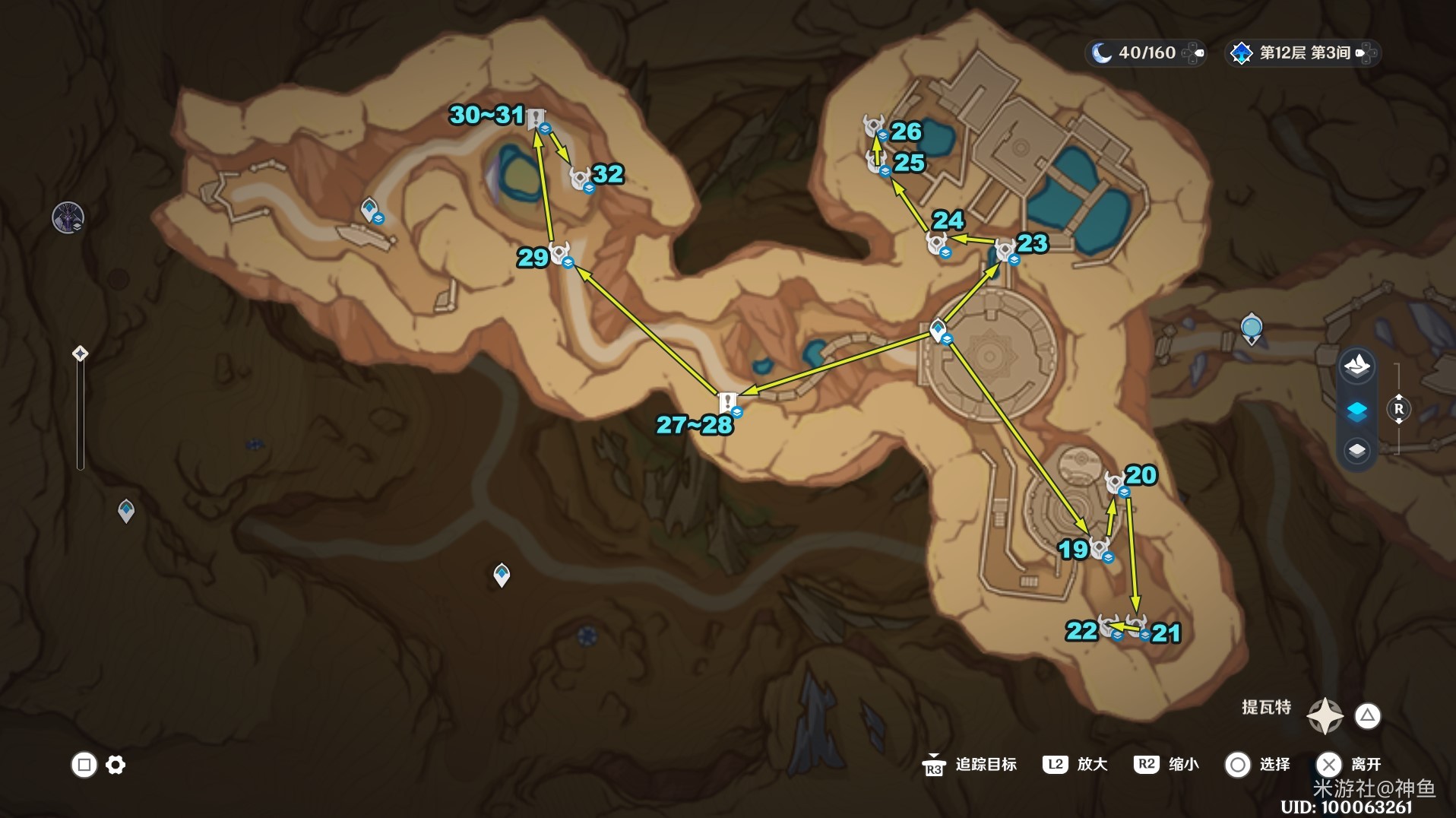1456x818 pixels.
Task: Select the map pin labeled 29
Action: click(561, 253)
